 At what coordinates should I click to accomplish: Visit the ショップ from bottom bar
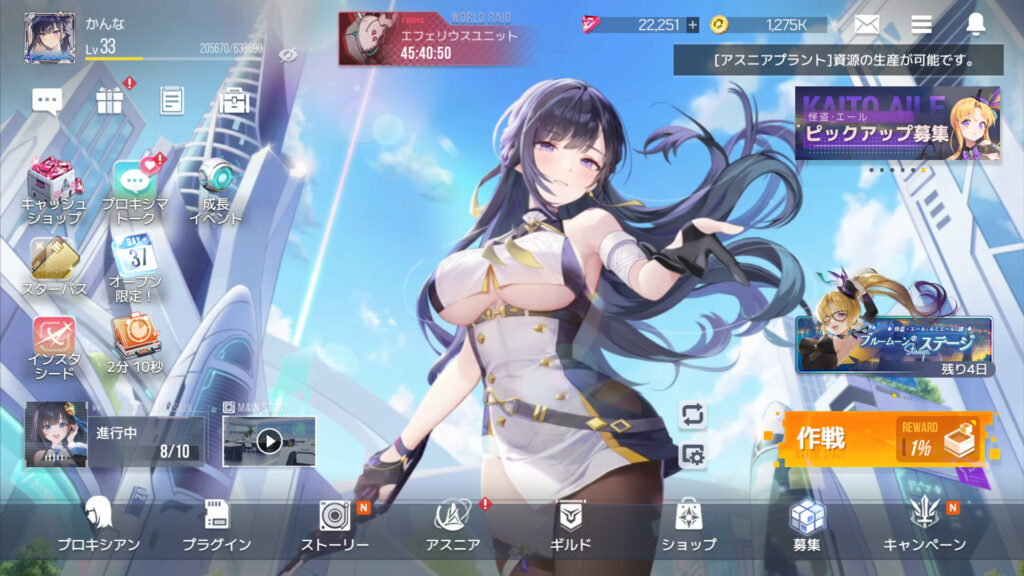click(x=688, y=525)
